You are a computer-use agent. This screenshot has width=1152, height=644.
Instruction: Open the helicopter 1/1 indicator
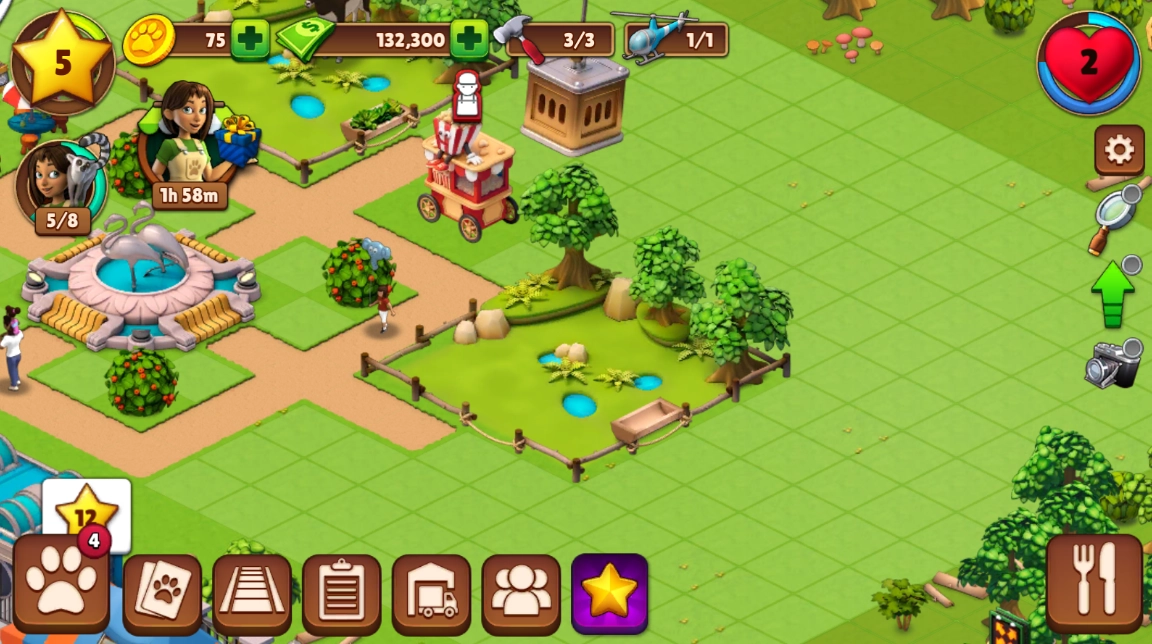coord(676,40)
